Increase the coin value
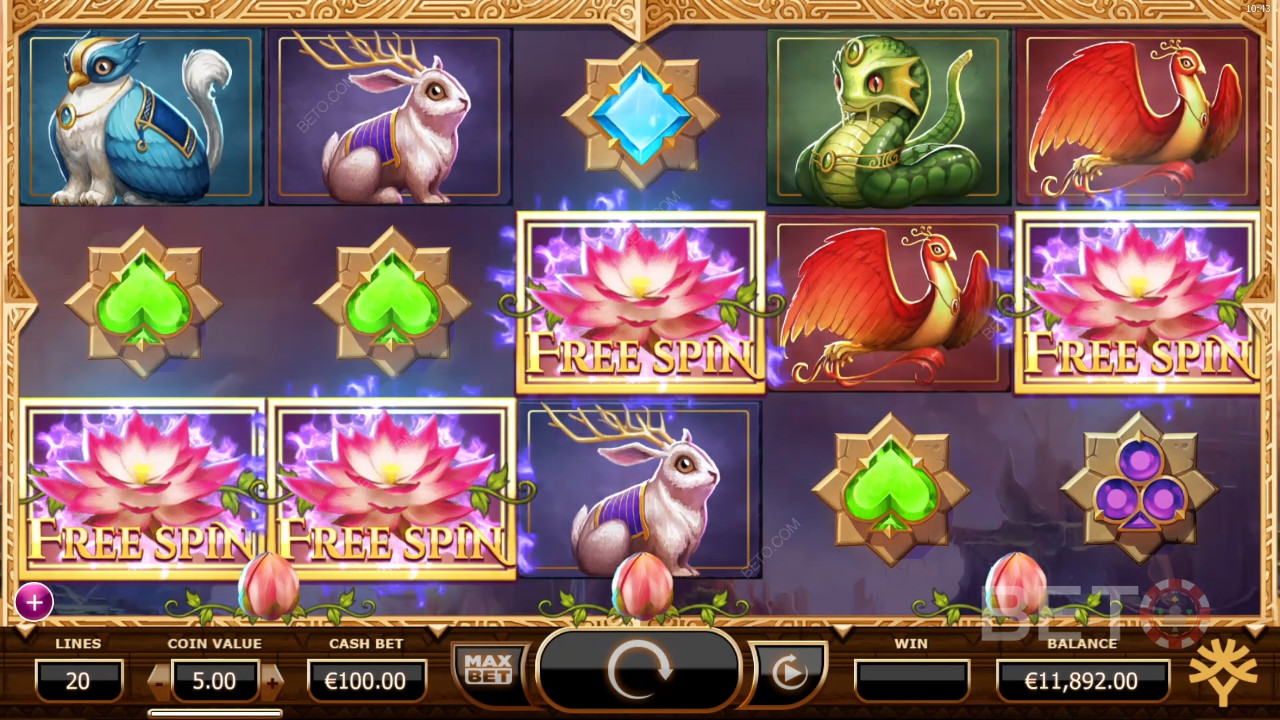1280x720 pixels. pyautogui.click(x=272, y=682)
